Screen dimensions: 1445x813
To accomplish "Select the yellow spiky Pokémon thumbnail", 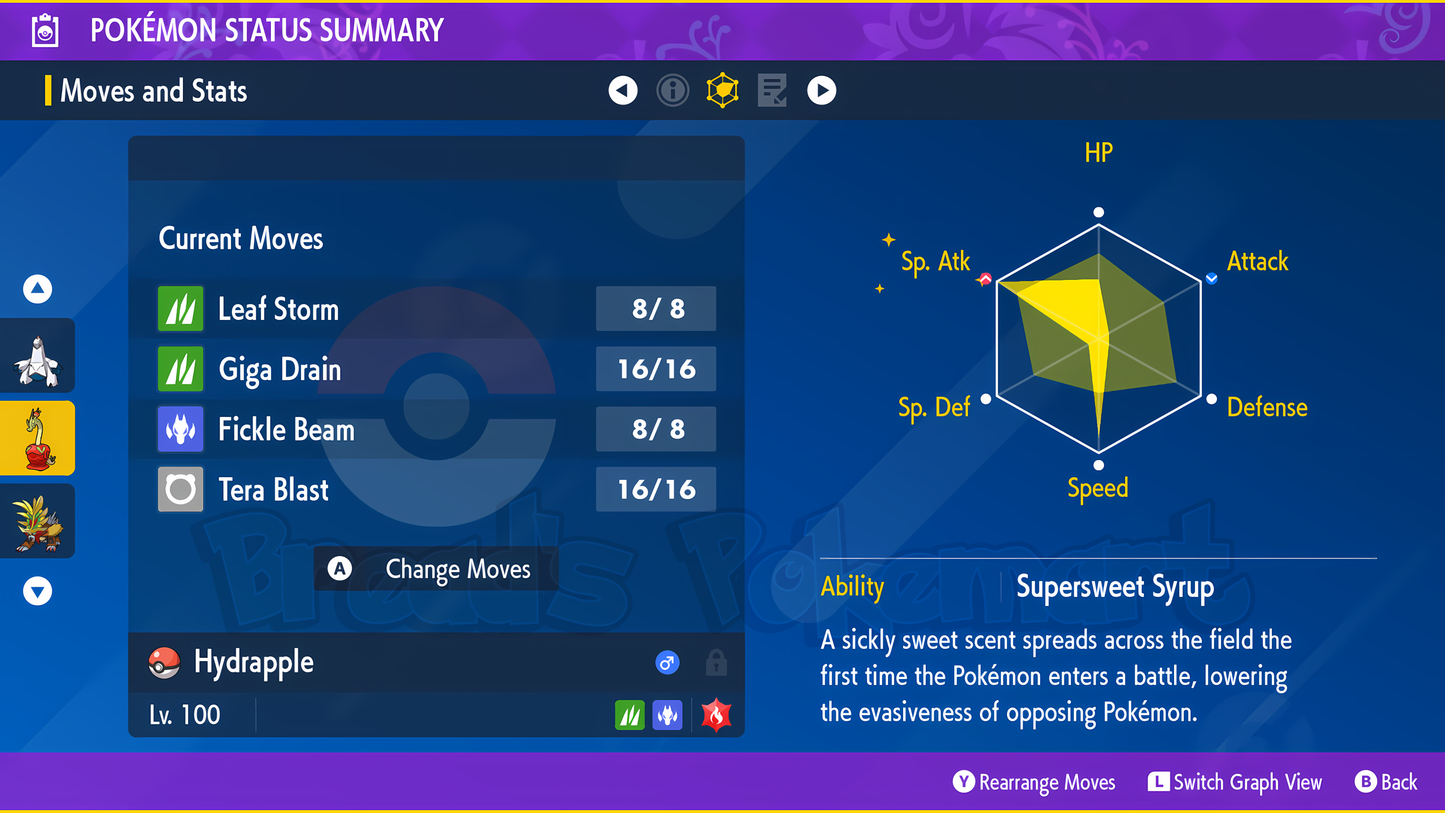I will 38,521.
